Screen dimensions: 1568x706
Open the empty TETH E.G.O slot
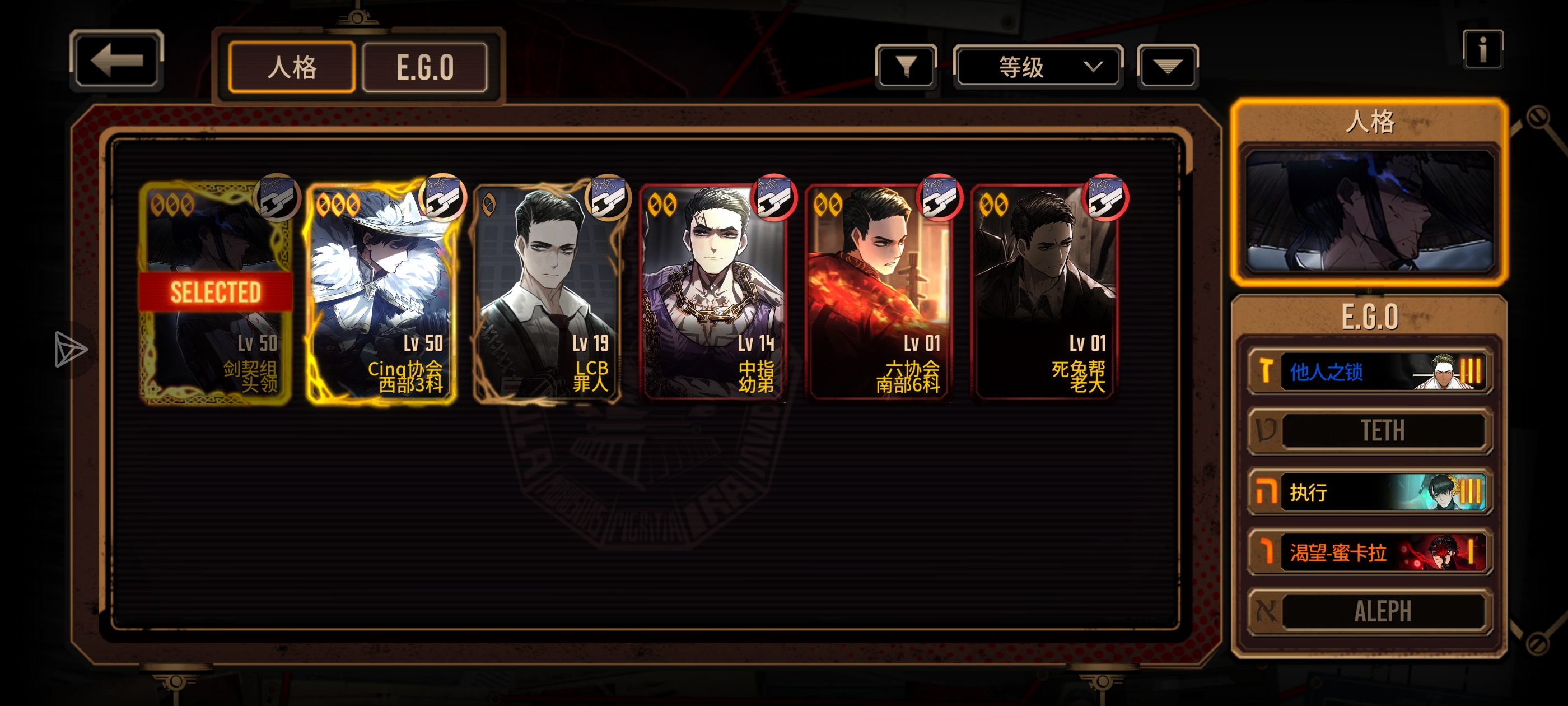click(1369, 431)
